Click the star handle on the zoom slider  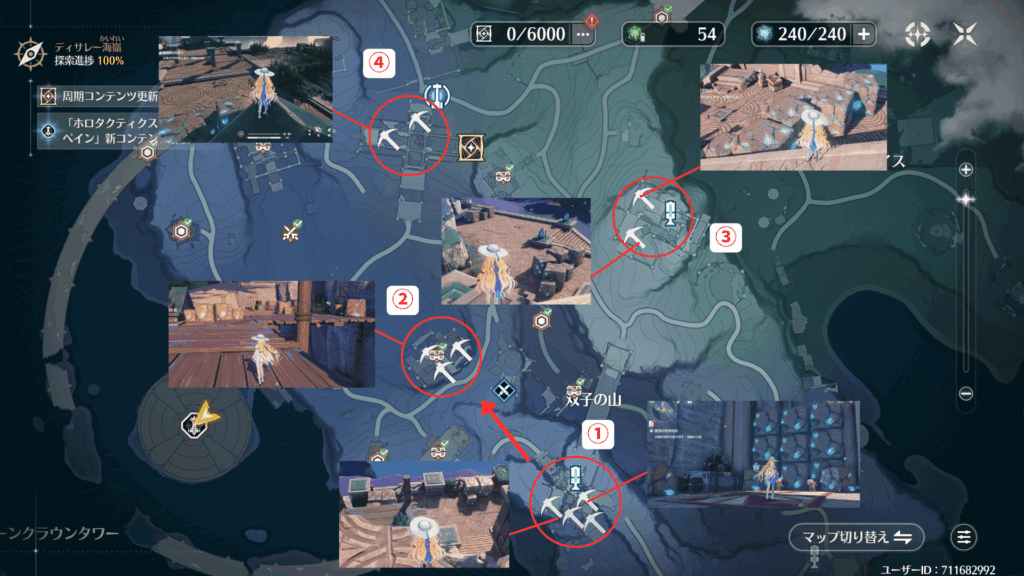click(966, 199)
